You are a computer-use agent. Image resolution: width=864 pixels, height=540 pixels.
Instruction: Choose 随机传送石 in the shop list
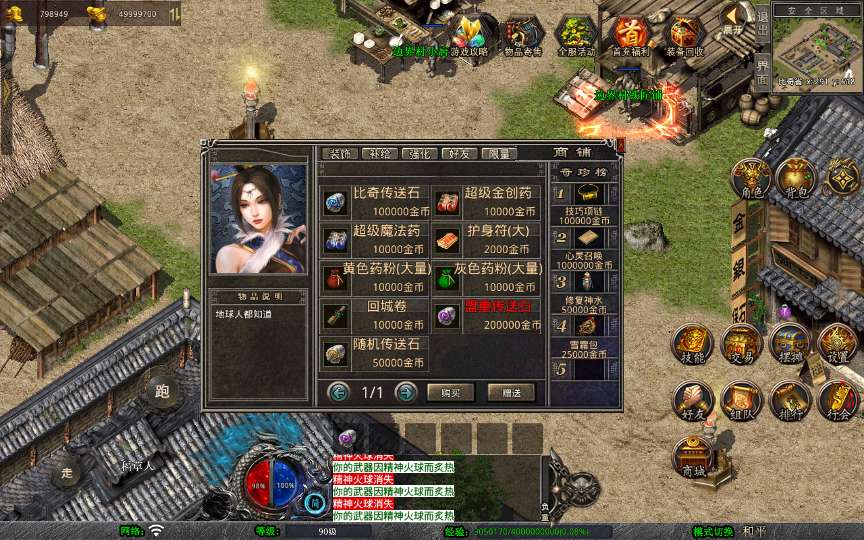375,354
